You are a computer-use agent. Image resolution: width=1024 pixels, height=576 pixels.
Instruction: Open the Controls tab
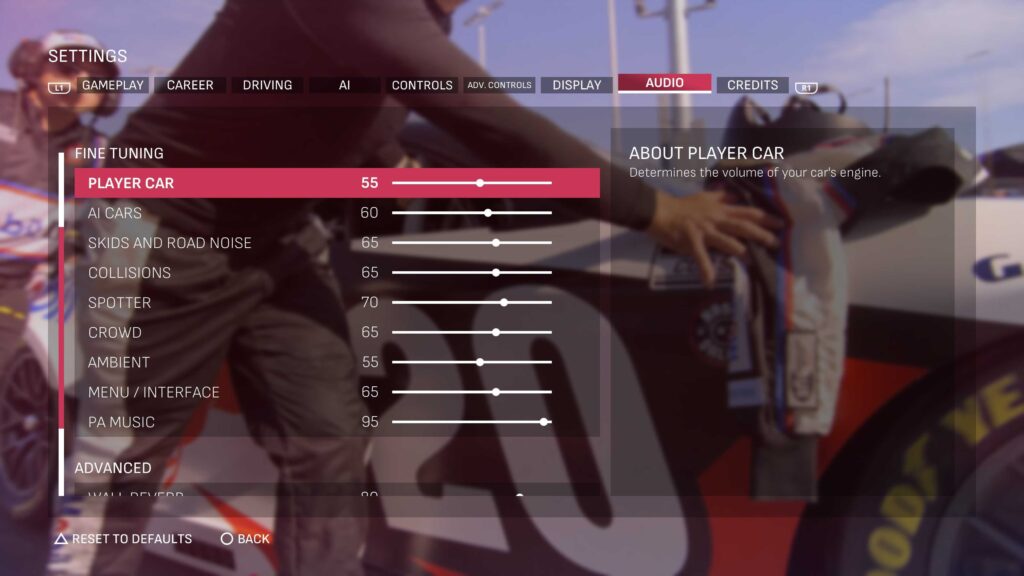[x=422, y=85]
